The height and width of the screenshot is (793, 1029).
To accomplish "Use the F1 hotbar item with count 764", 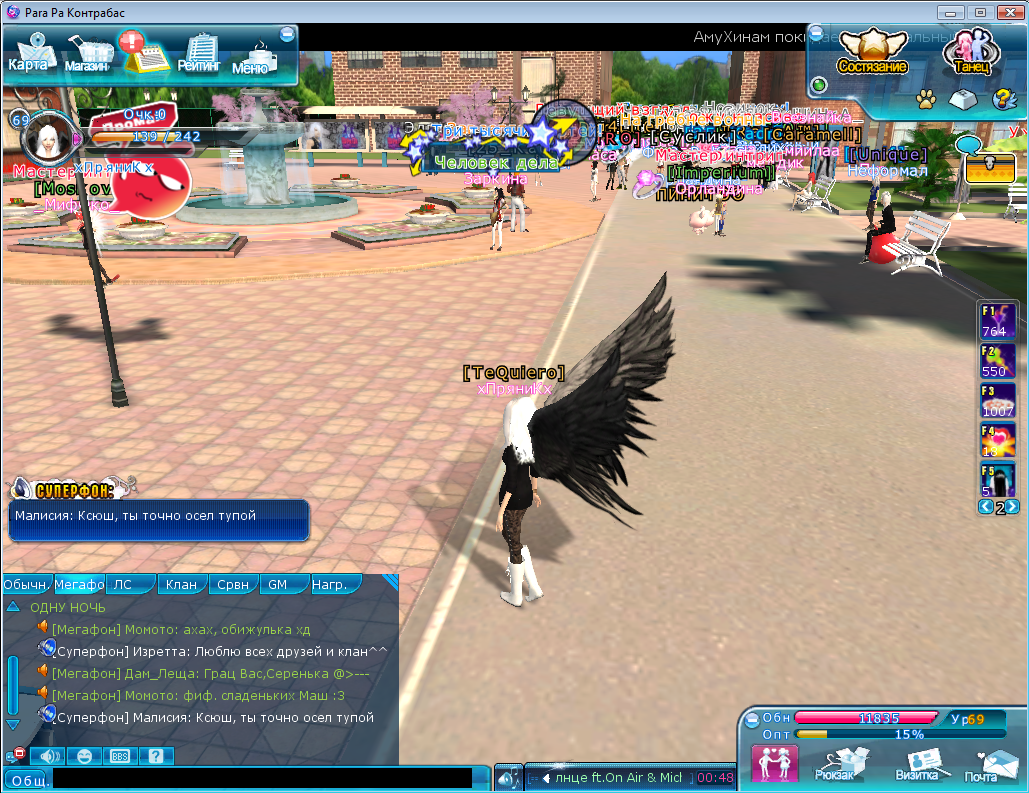I will (x=998, y=321).
